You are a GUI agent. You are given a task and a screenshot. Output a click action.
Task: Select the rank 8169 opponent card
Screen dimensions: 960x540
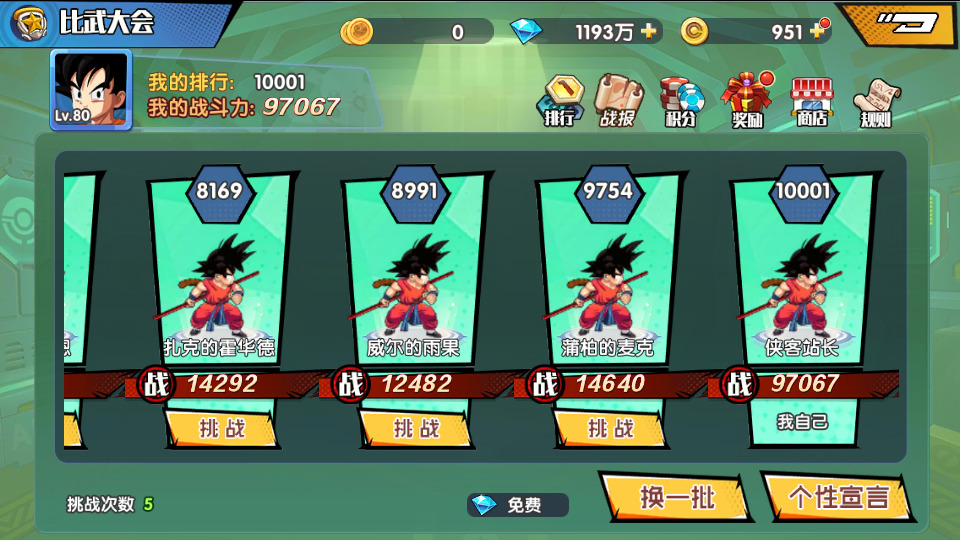pyautogui.click(x=220, y=280)
